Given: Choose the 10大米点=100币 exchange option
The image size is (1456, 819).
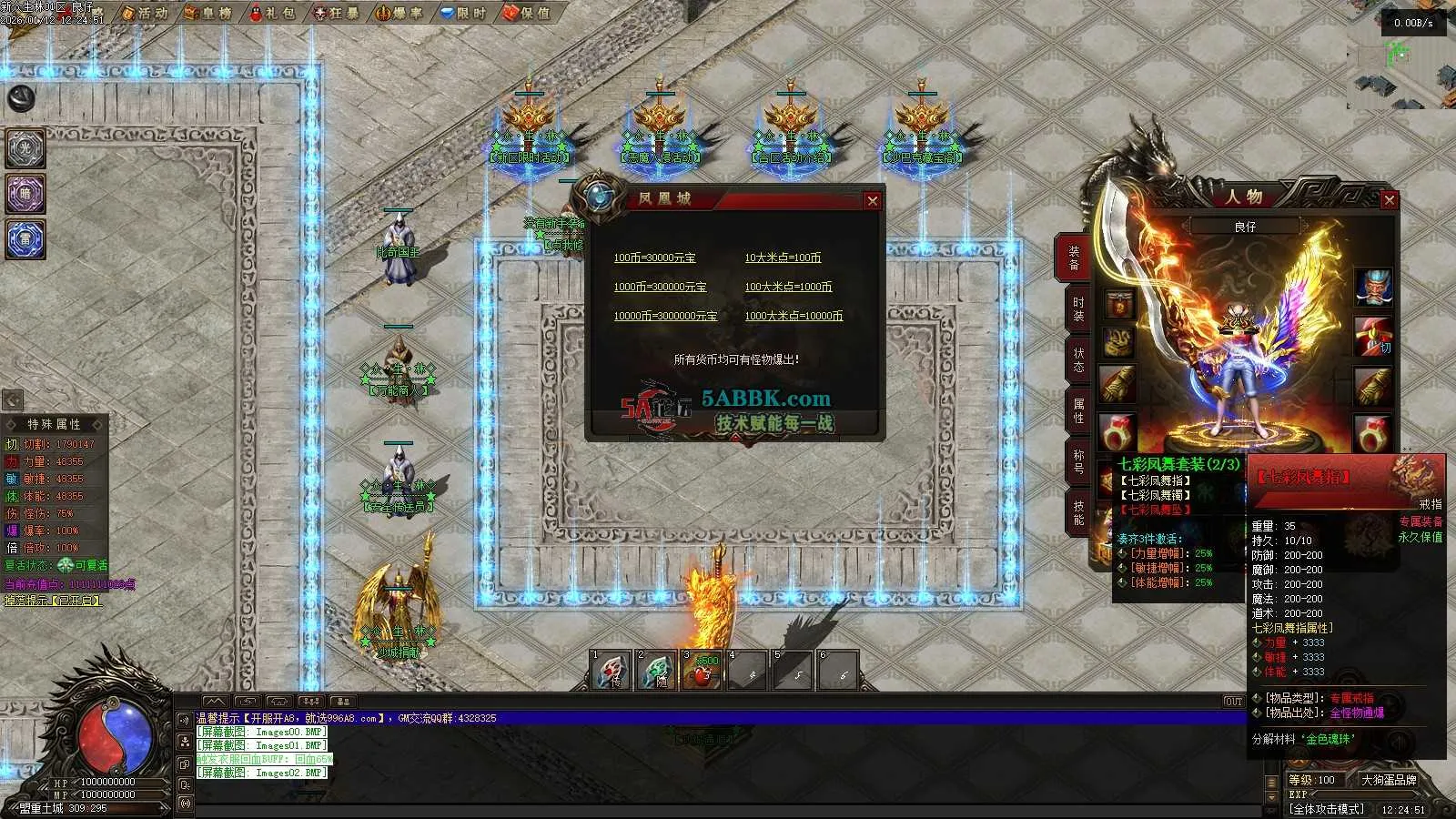Looking at the screenshot, I should pyautogui.click(x=783, y=258).
